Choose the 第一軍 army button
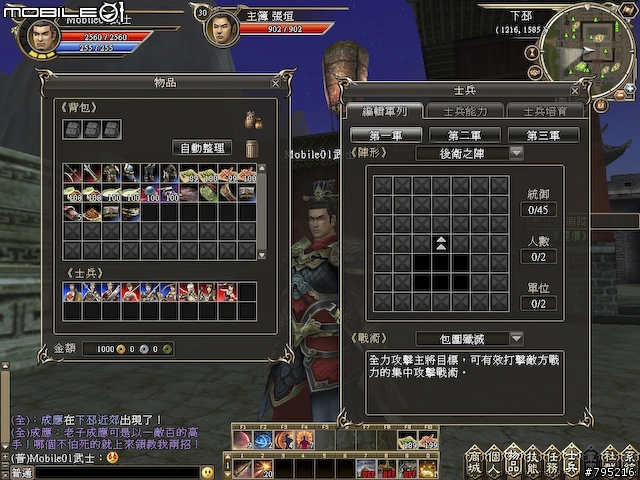The width and height of the screenshot is (640, 480). tap(385, 135)
